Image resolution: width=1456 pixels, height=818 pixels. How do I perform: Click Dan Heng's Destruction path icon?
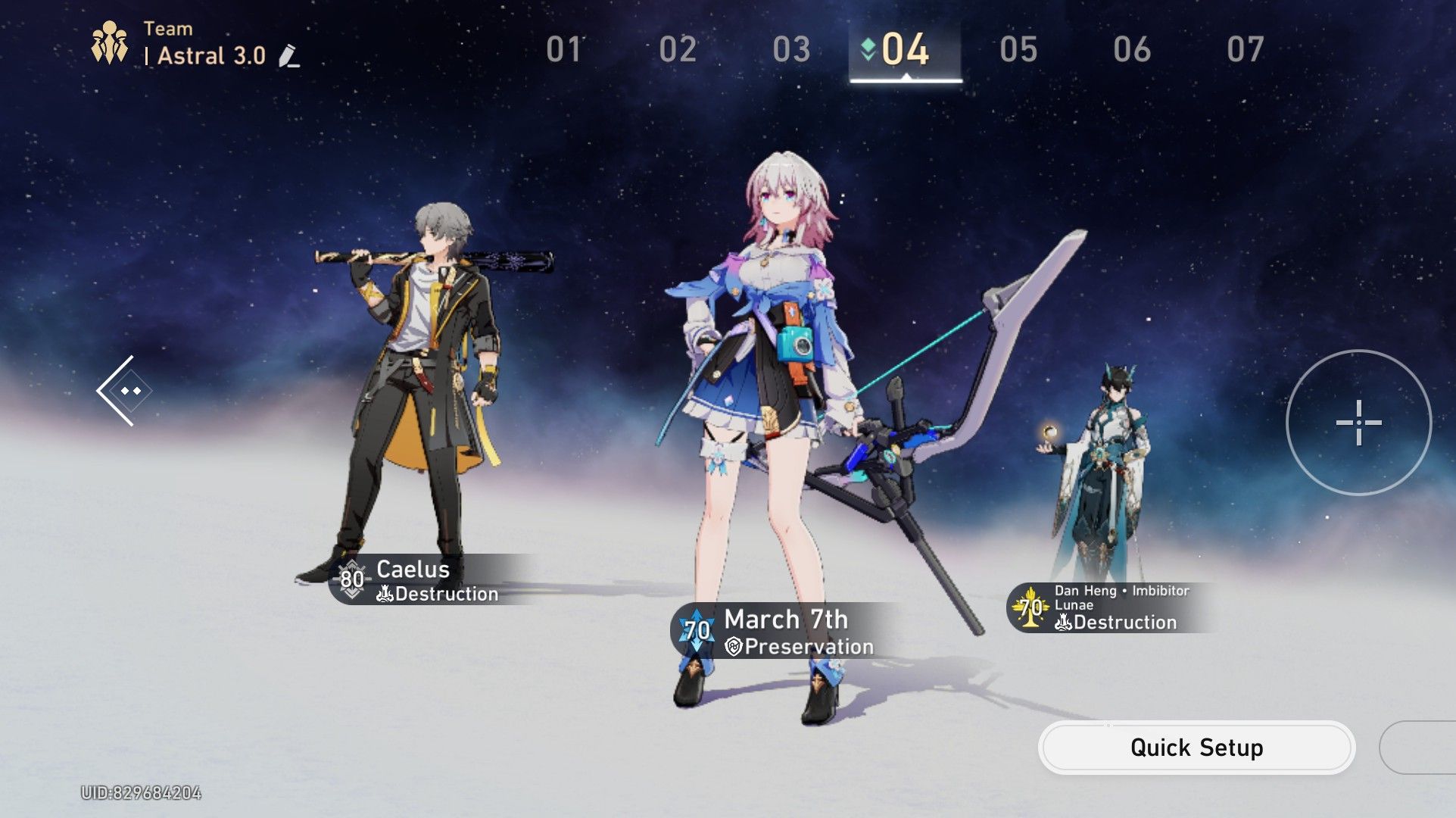click(1063, 623)
